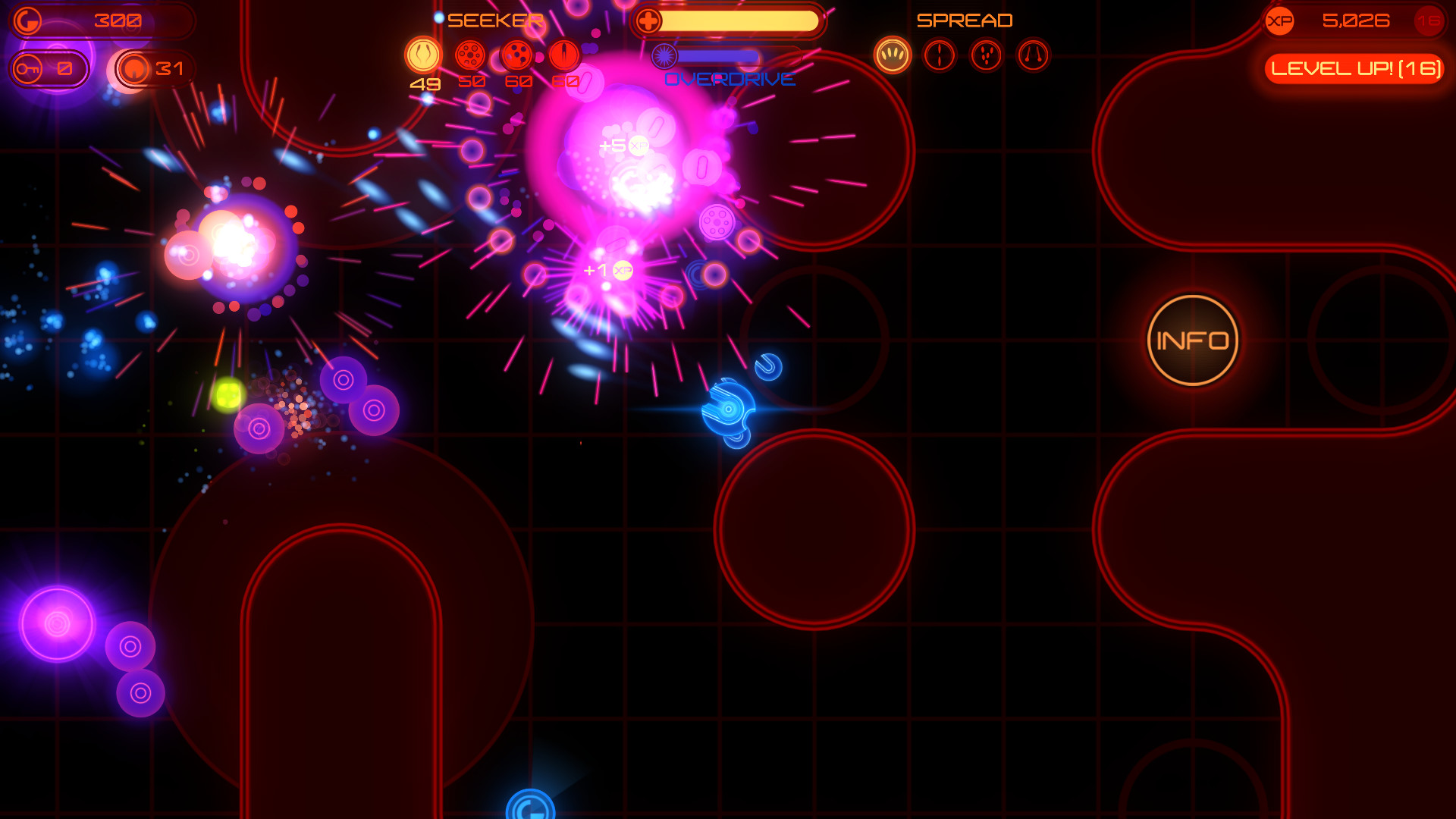The width and height of the screenshot is (1456, 819).
Task: Select the Seeker cluster-shot icon numbered 50
Action: click(471, 55)
